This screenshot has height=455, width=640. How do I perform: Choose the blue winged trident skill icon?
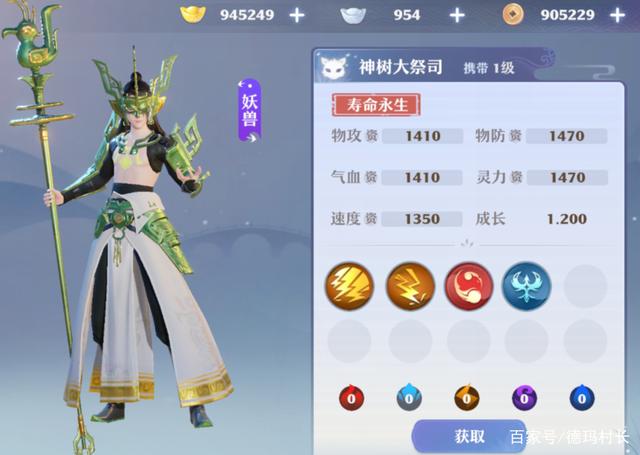(526, 284)
